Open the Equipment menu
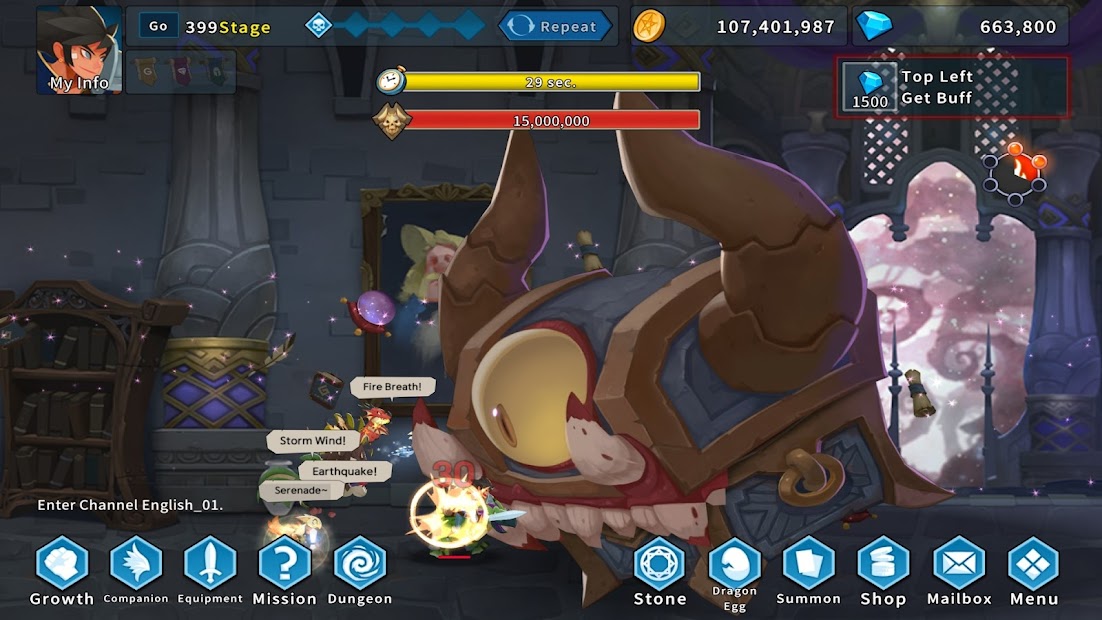Screen dimensions: 1102x620 (210, 565)
